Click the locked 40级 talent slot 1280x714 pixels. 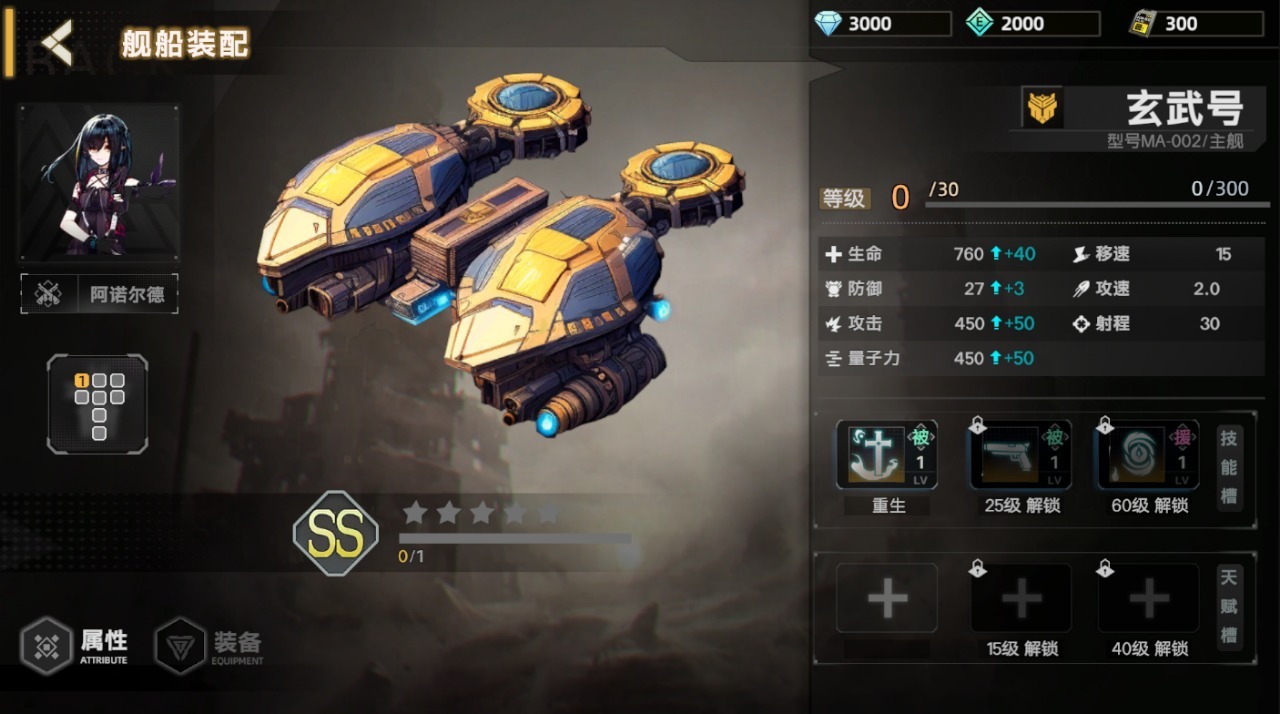pos(1148,598)
